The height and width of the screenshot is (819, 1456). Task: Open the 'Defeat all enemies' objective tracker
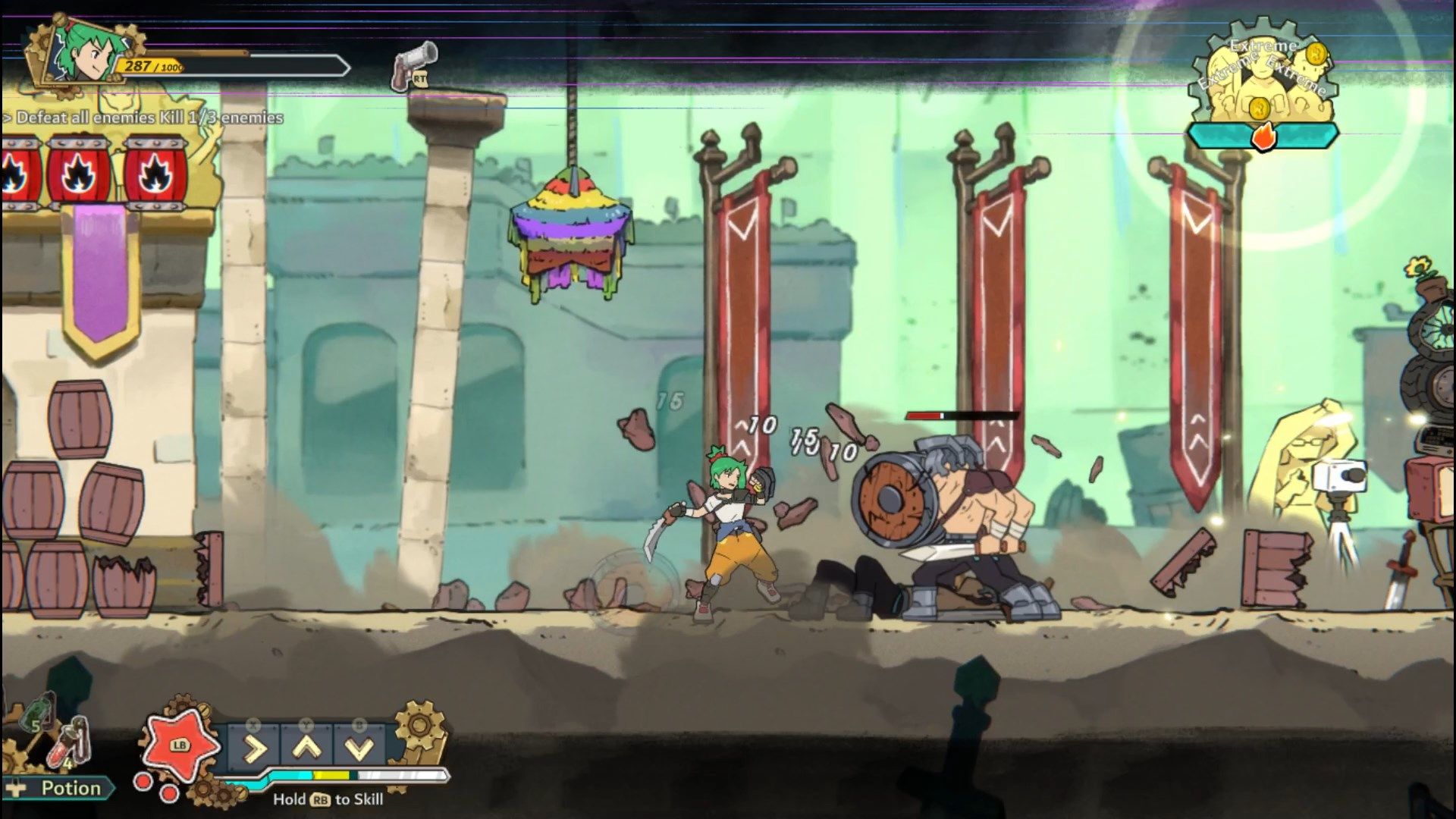(x=144, y=118)
